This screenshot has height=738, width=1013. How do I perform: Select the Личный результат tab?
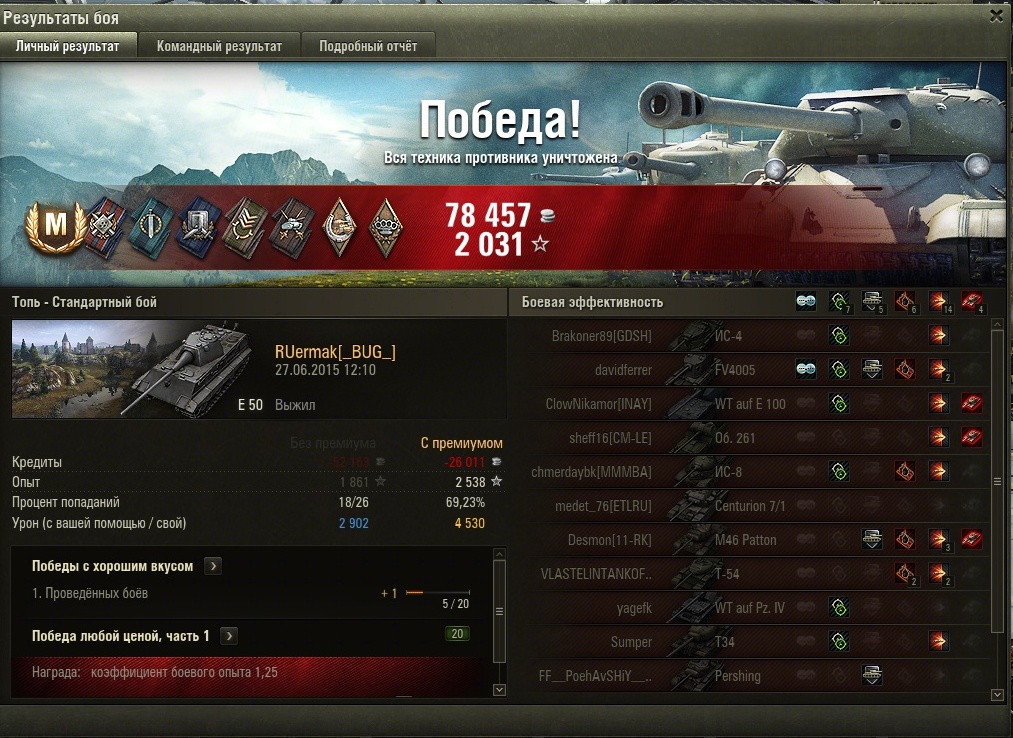[x=68, y=46]
